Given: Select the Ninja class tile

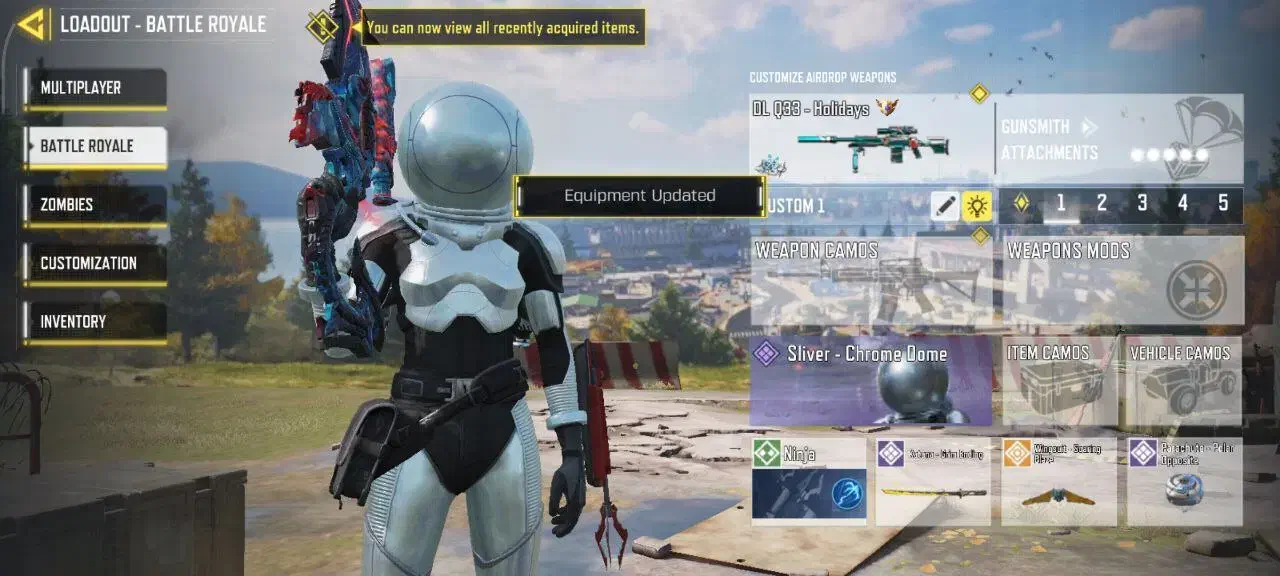Looking at the screenshot, I should tap(809, 481).
